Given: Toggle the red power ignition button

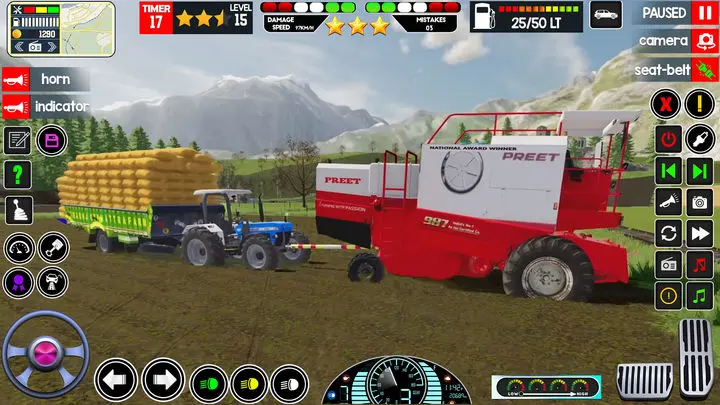Looking at the screenshot, I should pyautogui.click(x=669, y=138).
